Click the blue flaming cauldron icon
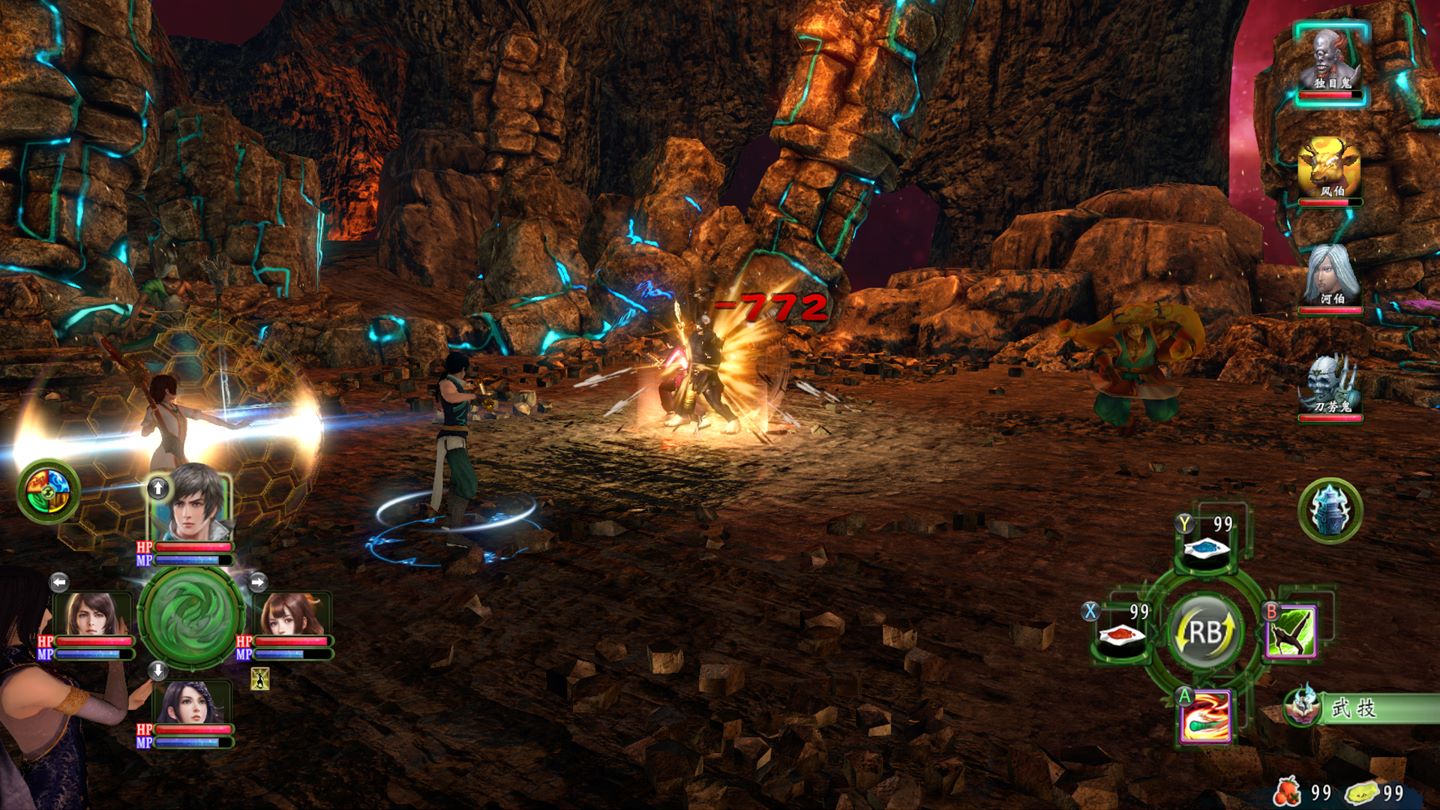This screenshot has width=1440, height=810. 1330,511
